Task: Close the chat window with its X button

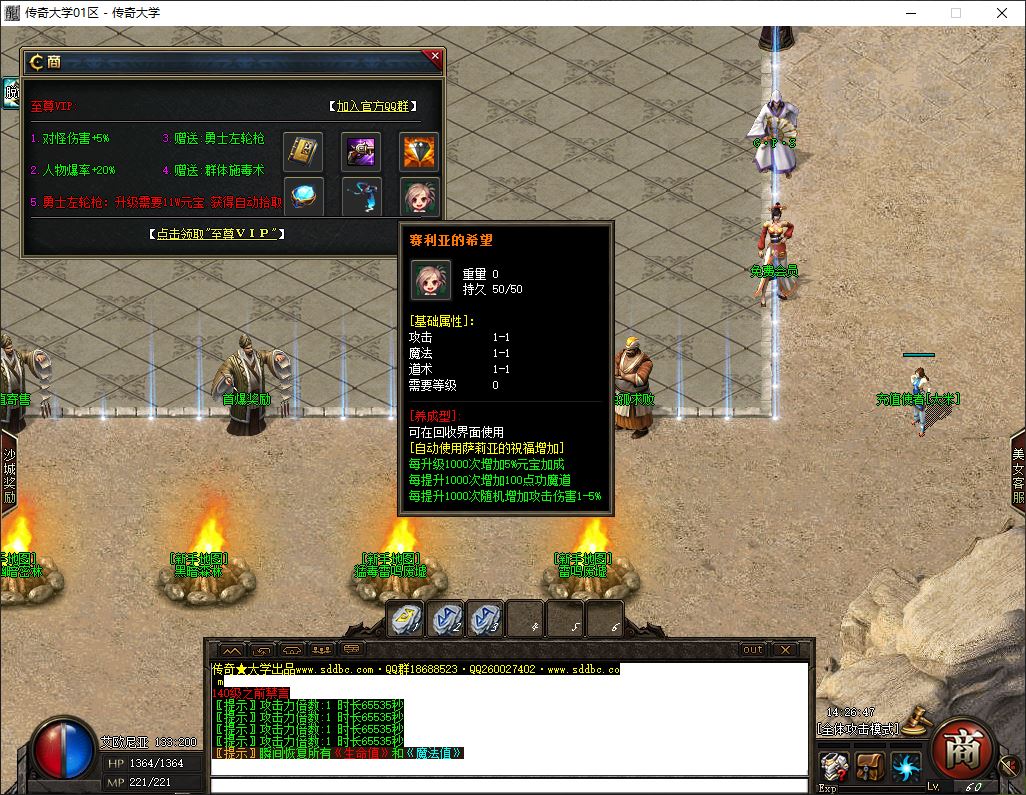Action: coord(785,650)
